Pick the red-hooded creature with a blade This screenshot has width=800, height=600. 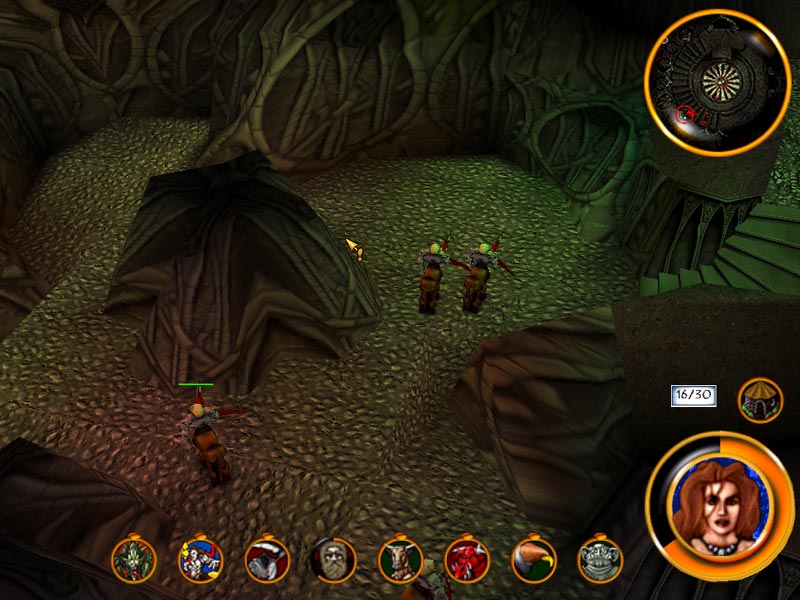[x=267, y=560]
